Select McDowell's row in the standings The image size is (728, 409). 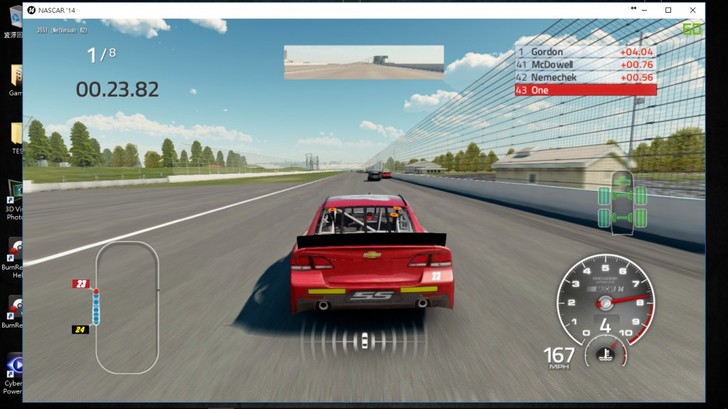pyautogui.click(x=585, y=64)
